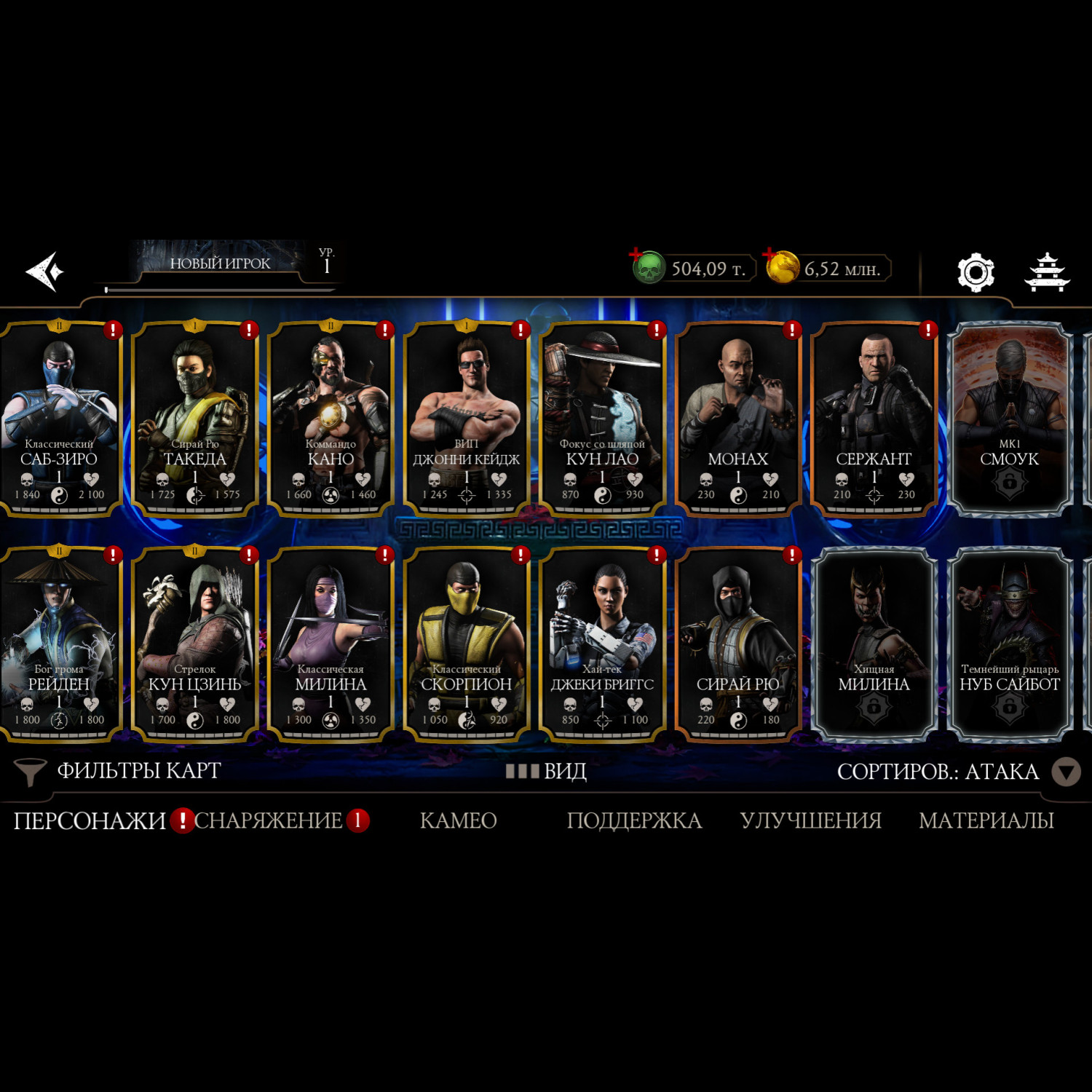Select the Commando Kano card

[x=331, y=419]
